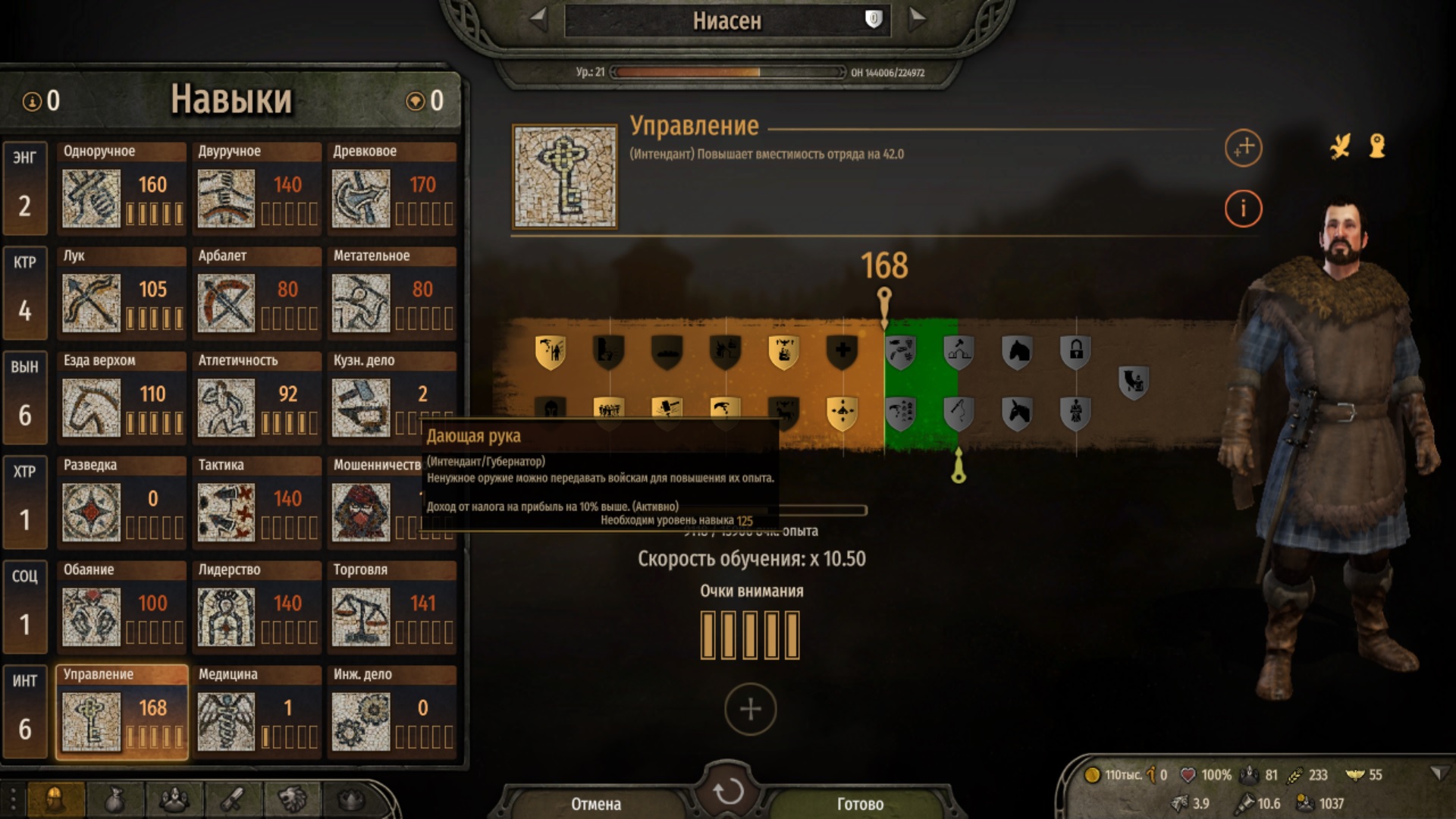Click Готово to confirm changes
The image size is (1456, 819).
[860, 804]
